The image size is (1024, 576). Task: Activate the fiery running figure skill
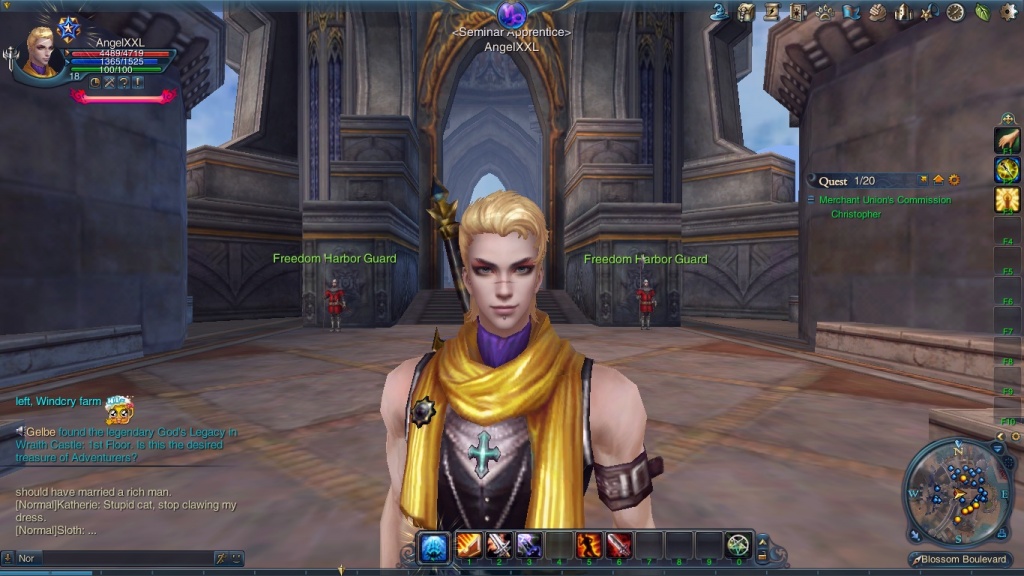click(x=589, y=546)
